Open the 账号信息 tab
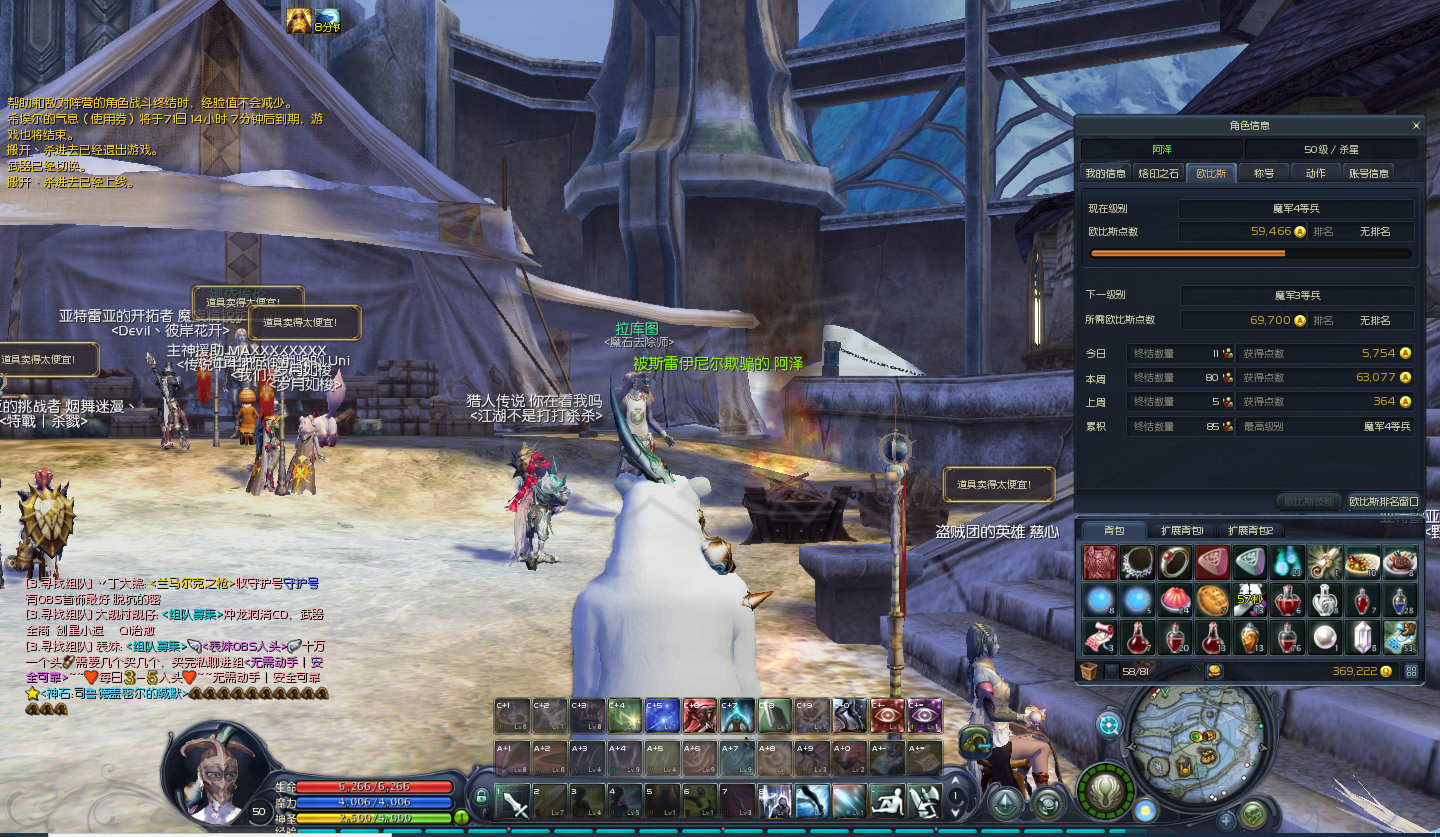Screen dimensions: 1440x837 (1369, 173)
